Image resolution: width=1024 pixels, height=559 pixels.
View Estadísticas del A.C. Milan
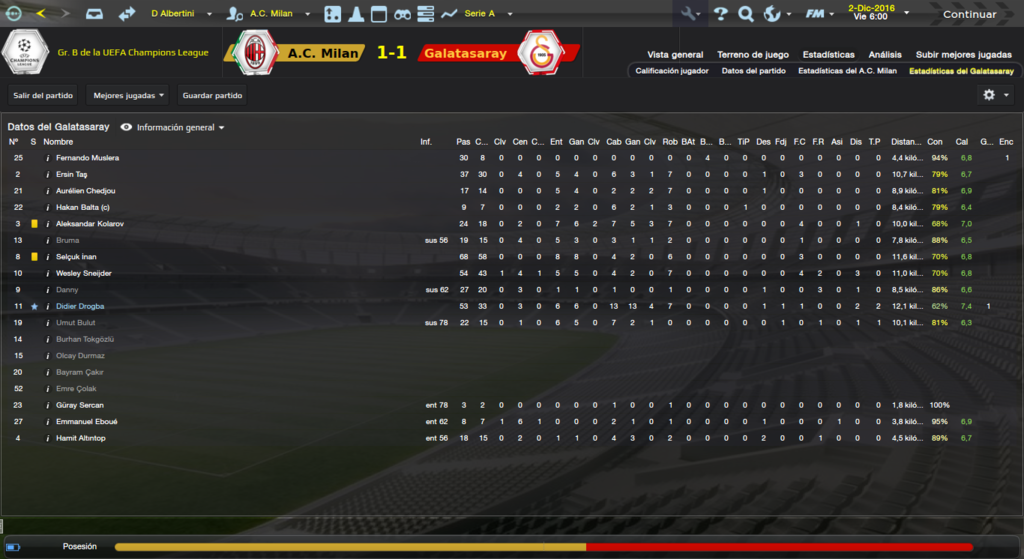(x=847, y=71)
